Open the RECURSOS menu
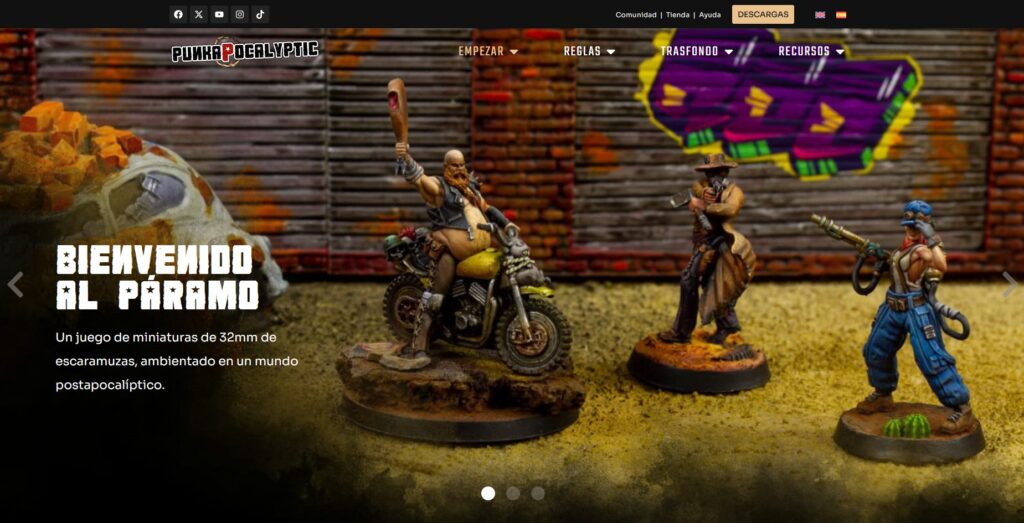This screenshot has height=523, width=1024. 811,51
